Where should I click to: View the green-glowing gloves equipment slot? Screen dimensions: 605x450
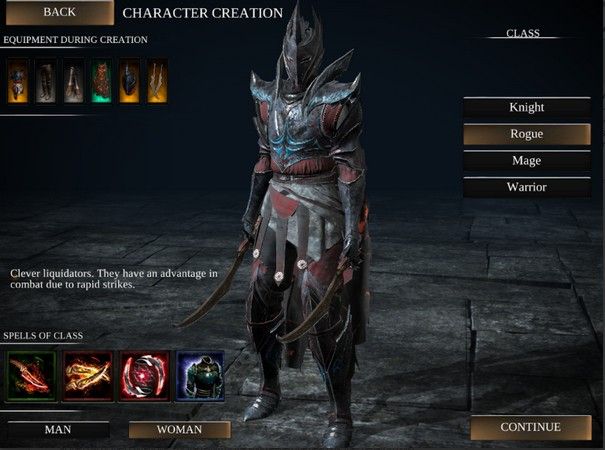point(101,81)
